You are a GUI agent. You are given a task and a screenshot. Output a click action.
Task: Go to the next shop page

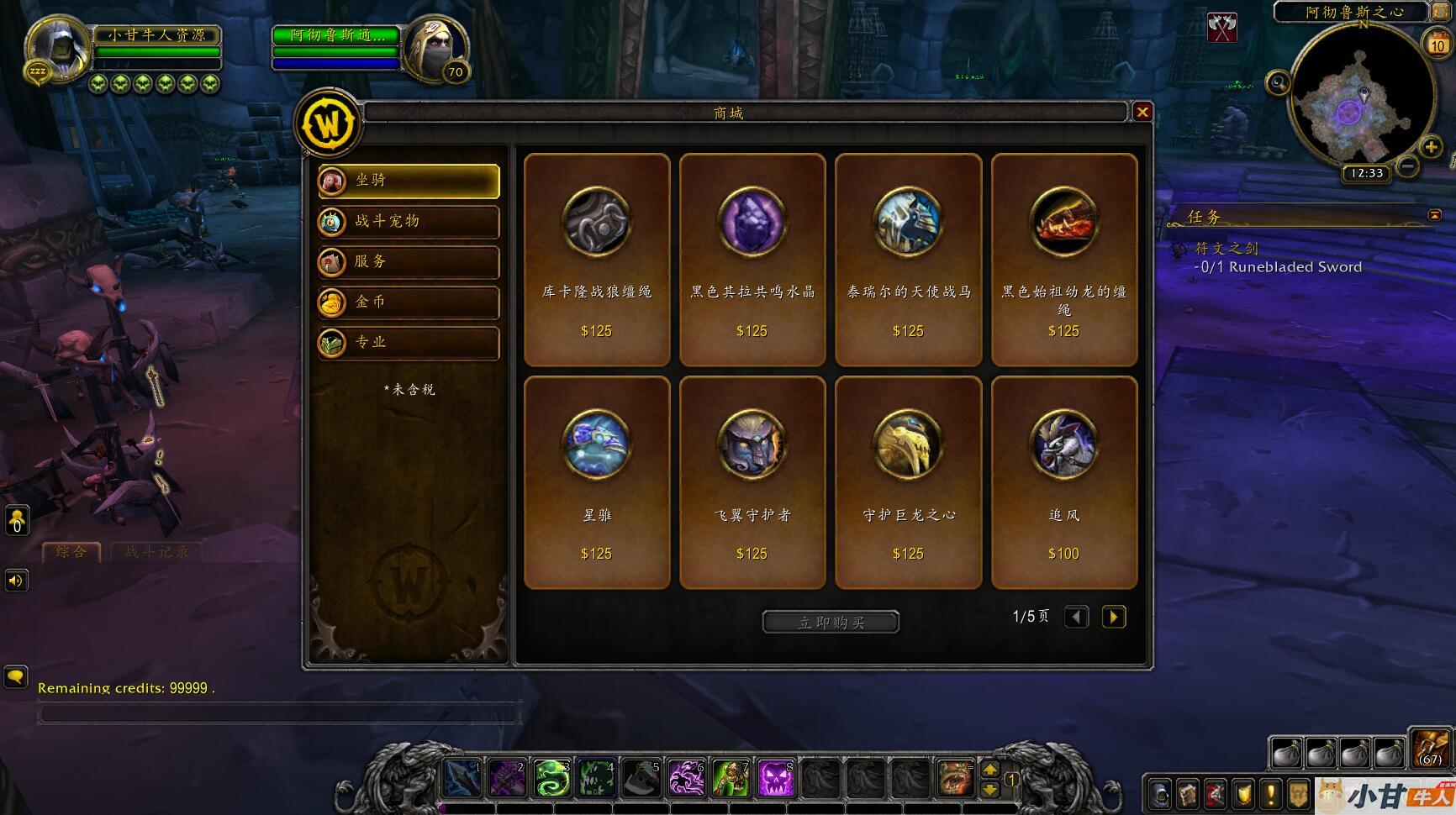(1114, 617)
